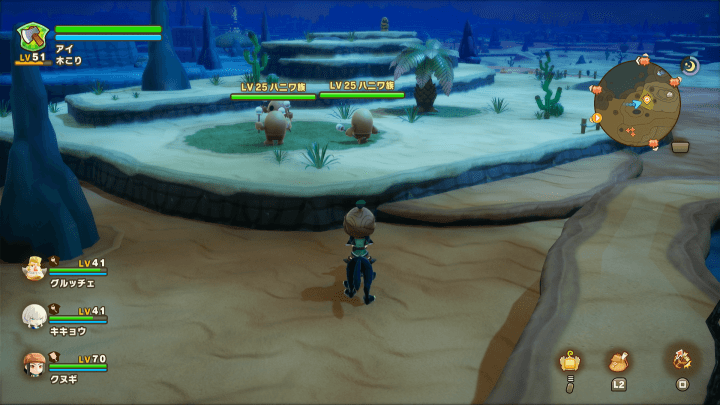Click the crescent moon time-of-day icon
720x405 pixels.
(690, 65)
